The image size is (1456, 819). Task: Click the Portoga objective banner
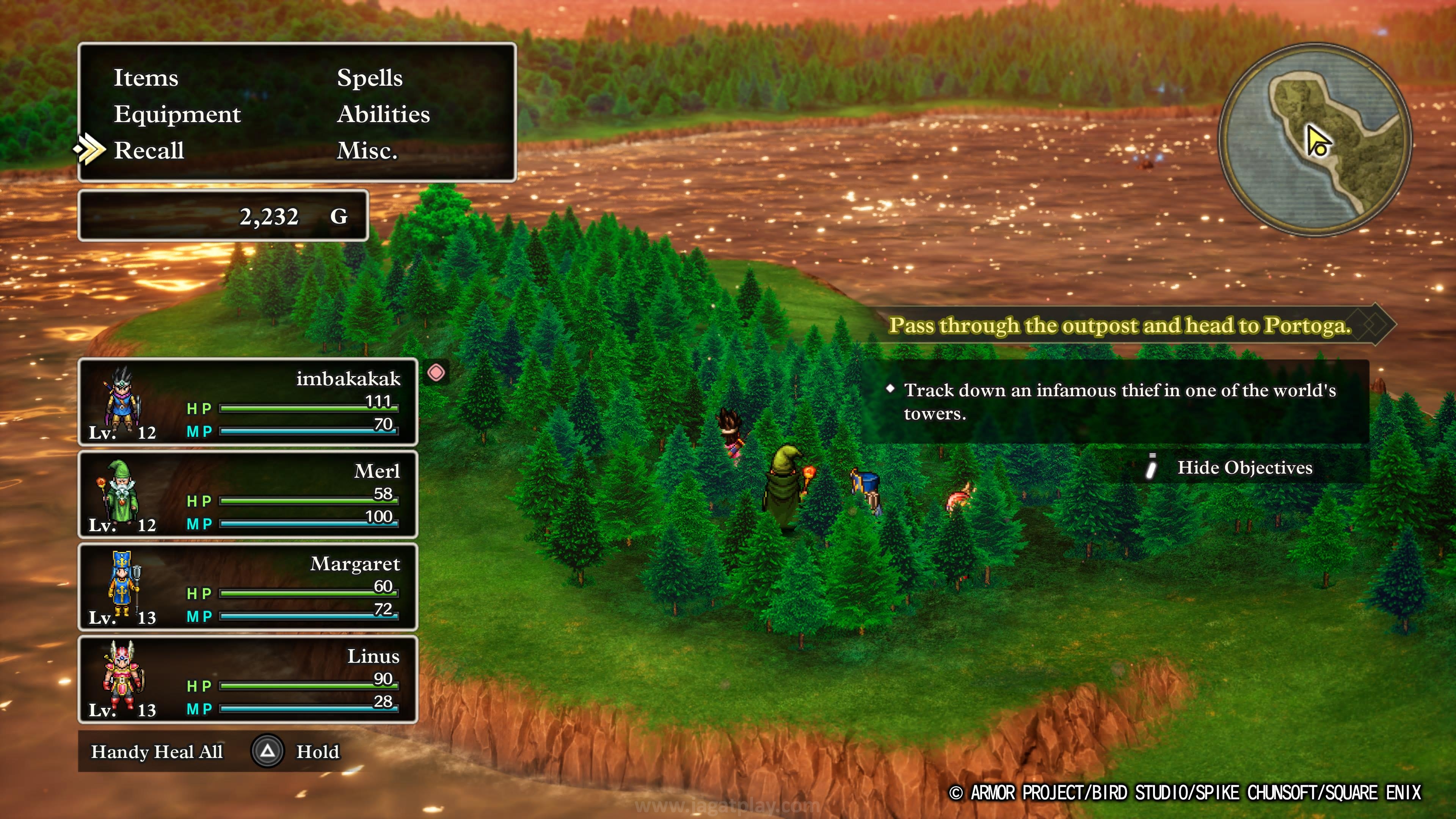(x=1119, y=325)
